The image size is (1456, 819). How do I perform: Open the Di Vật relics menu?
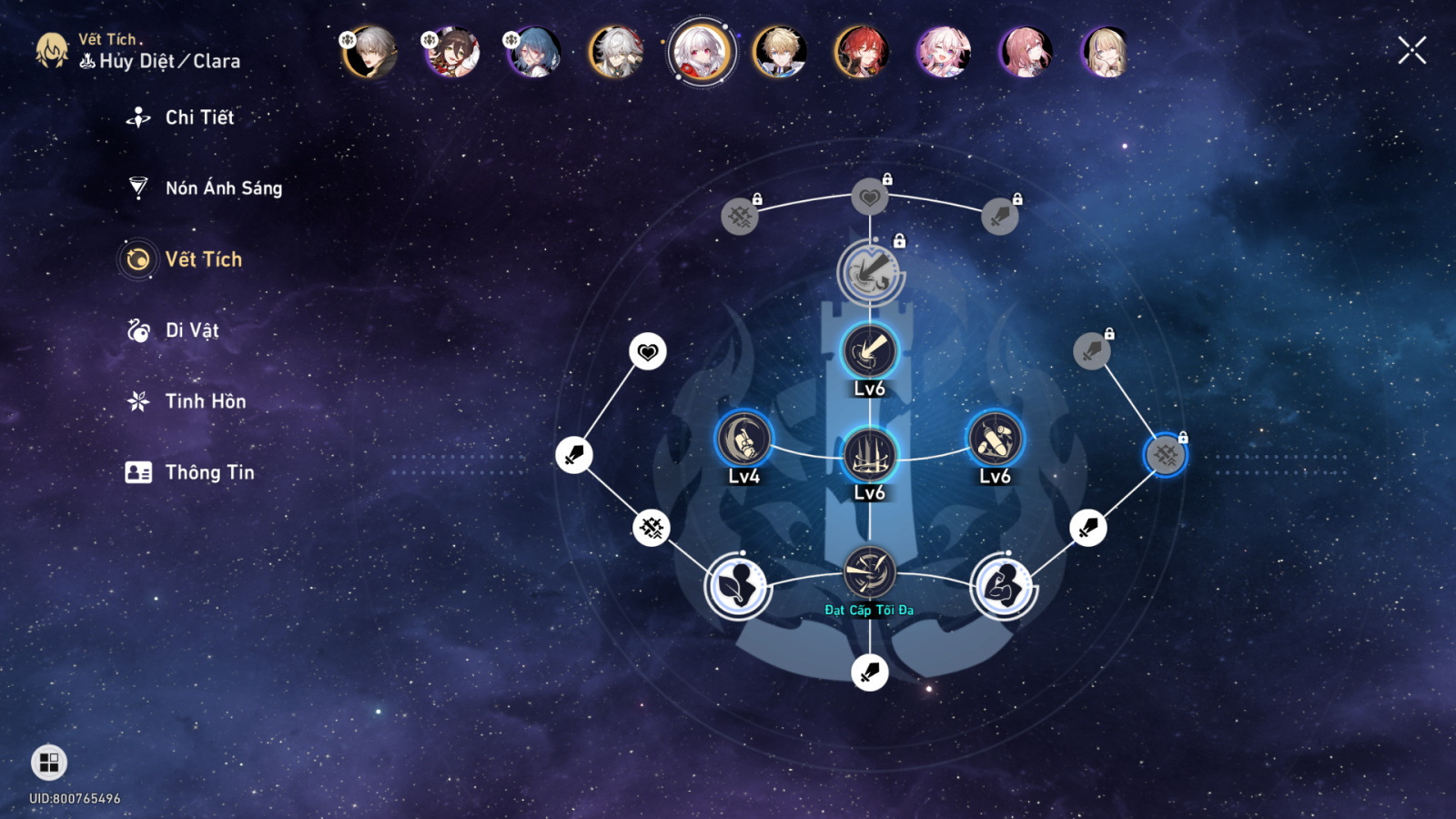click(x=191, y=330)
